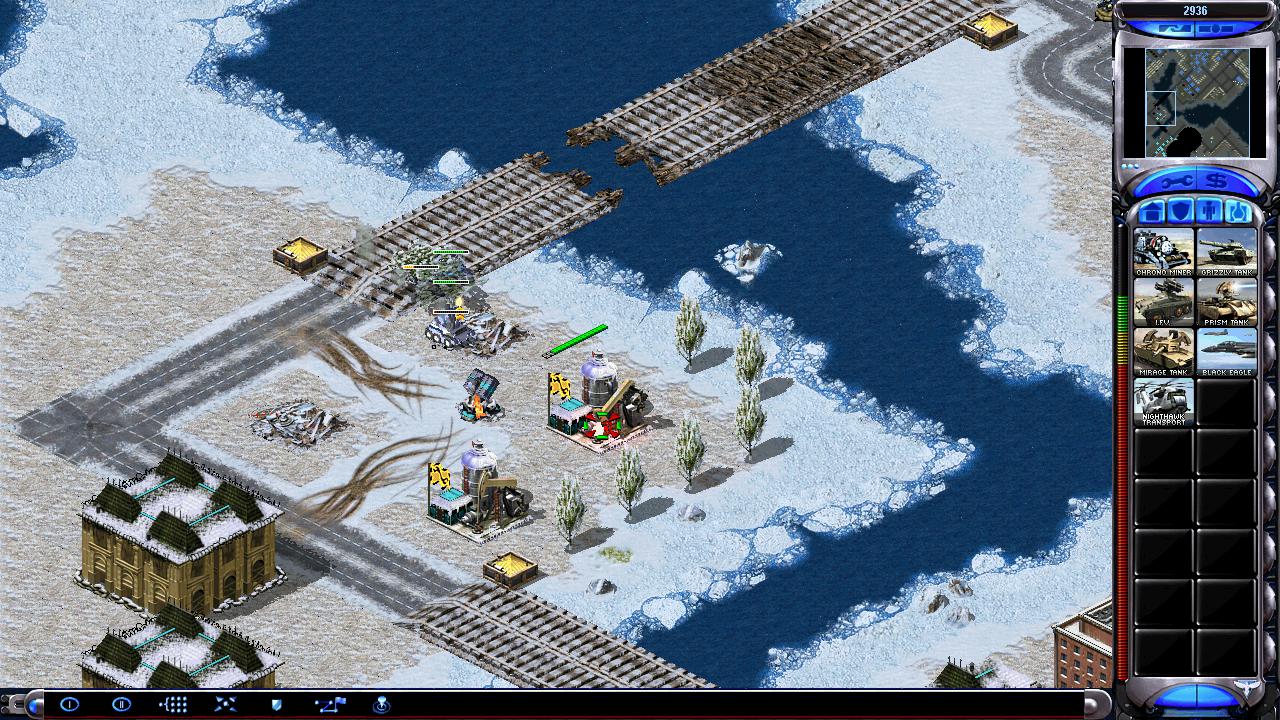Screen dimensions: 1280x720
Task: Activate the four-arrows deploy command
Action: 225,704
